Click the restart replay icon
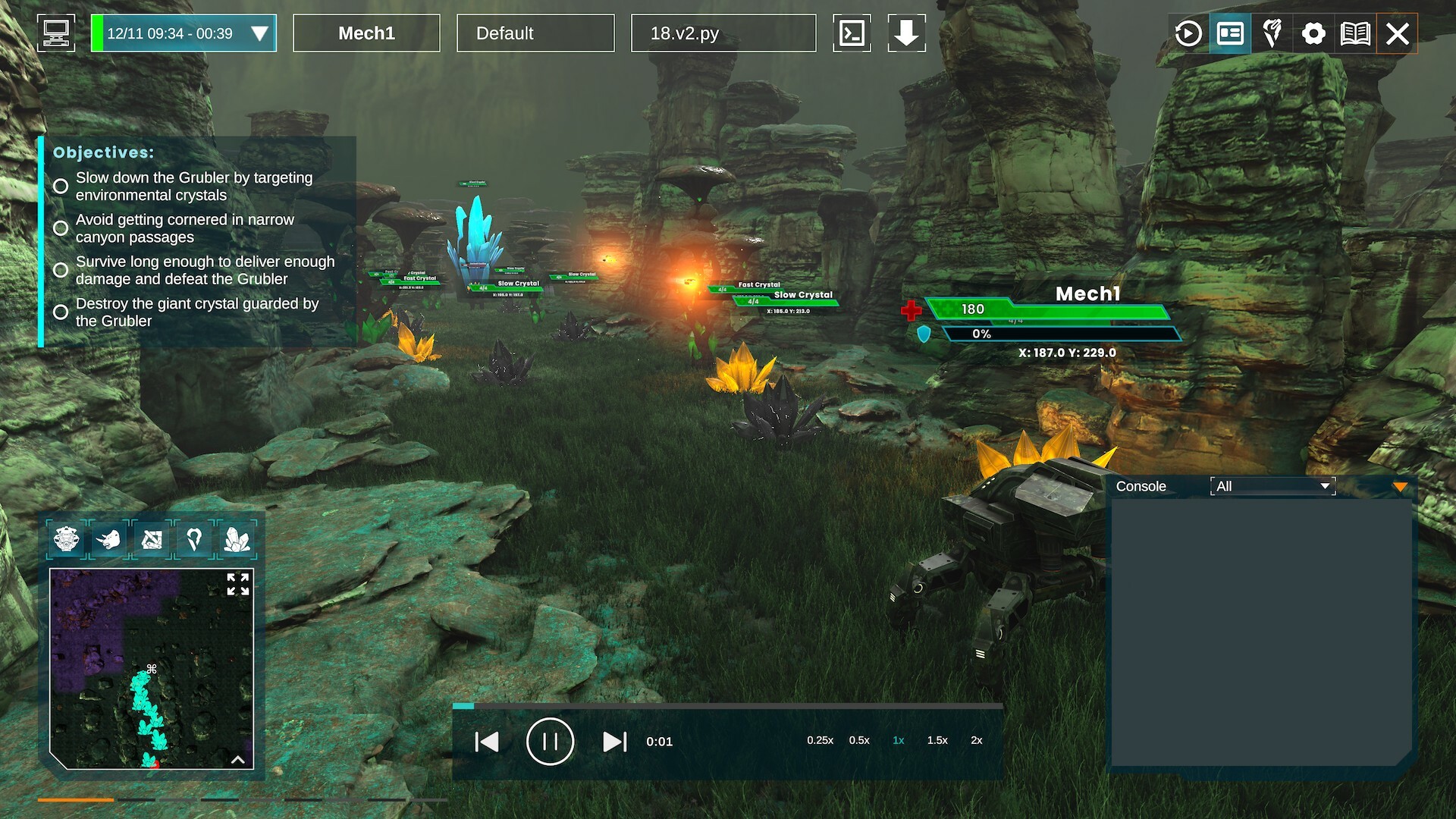The height and width of the screenshot is (819, 1456). (x=1188, y=33)
